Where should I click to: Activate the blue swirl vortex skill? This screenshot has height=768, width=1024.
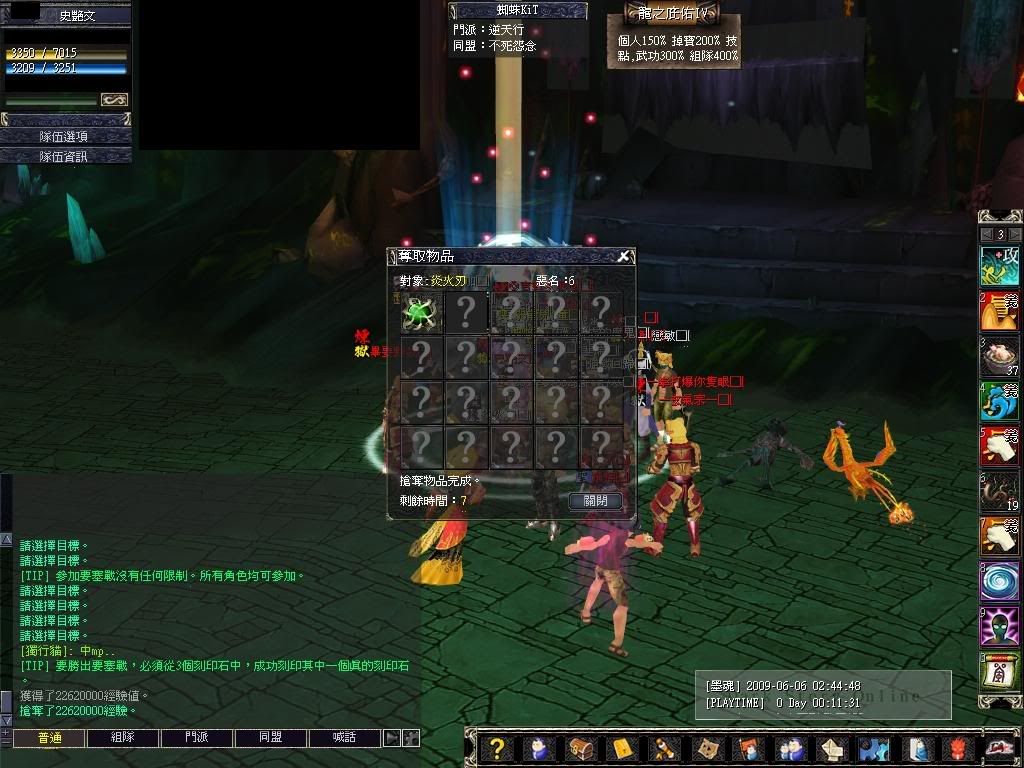click(998, 581)
